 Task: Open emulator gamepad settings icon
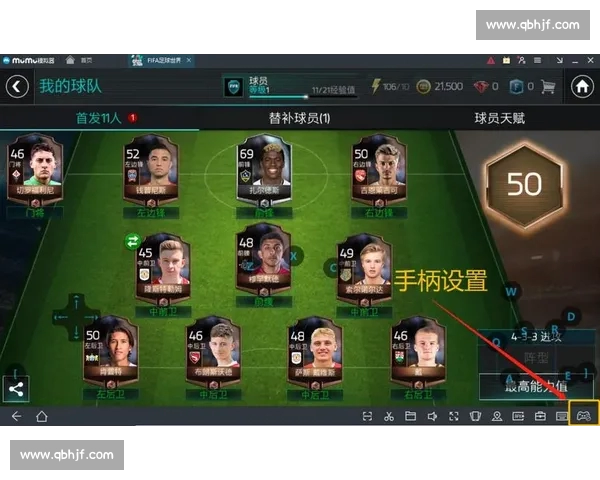[584, 415]
